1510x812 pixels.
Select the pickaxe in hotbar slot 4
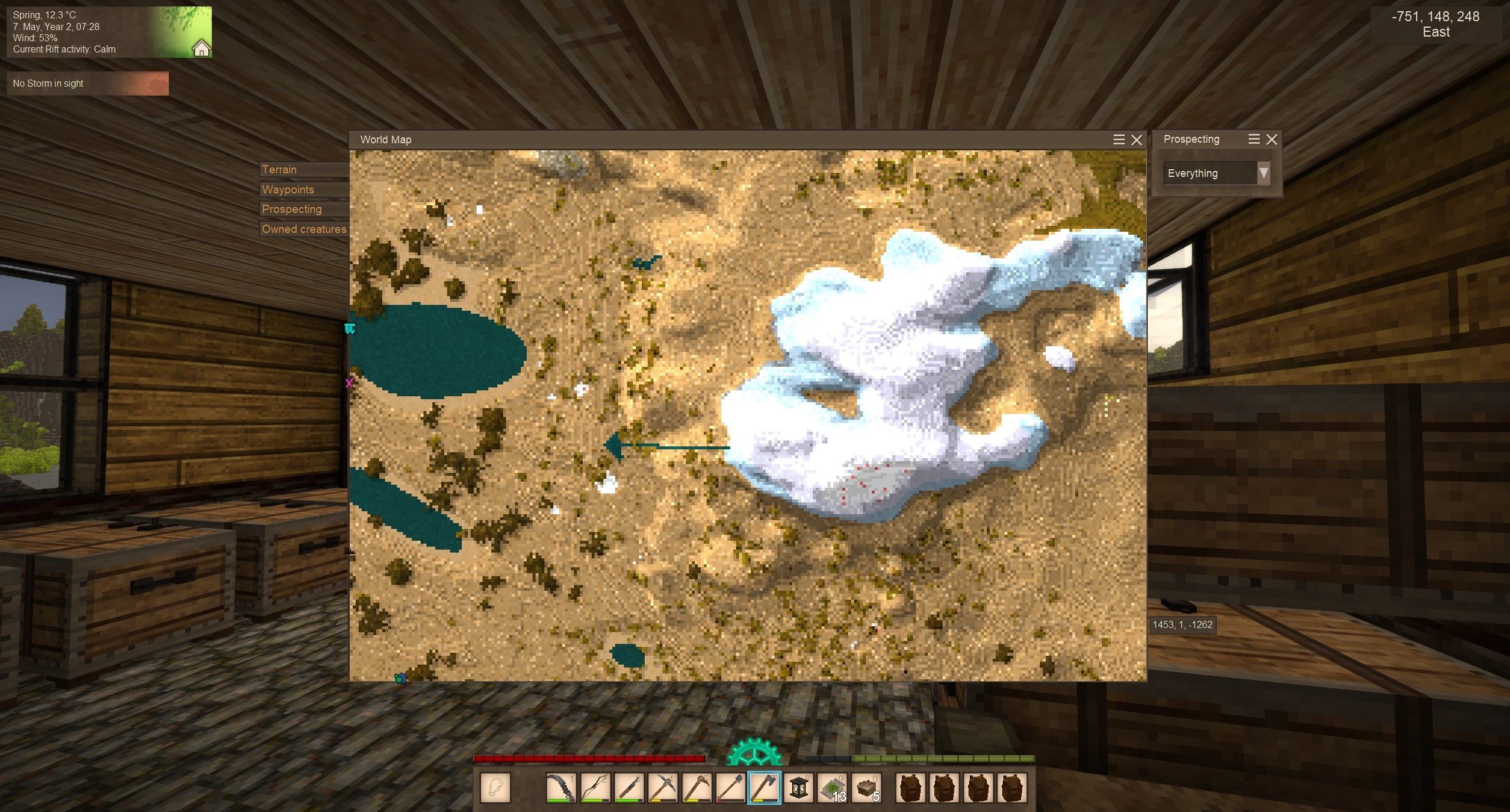pos(662,788)
